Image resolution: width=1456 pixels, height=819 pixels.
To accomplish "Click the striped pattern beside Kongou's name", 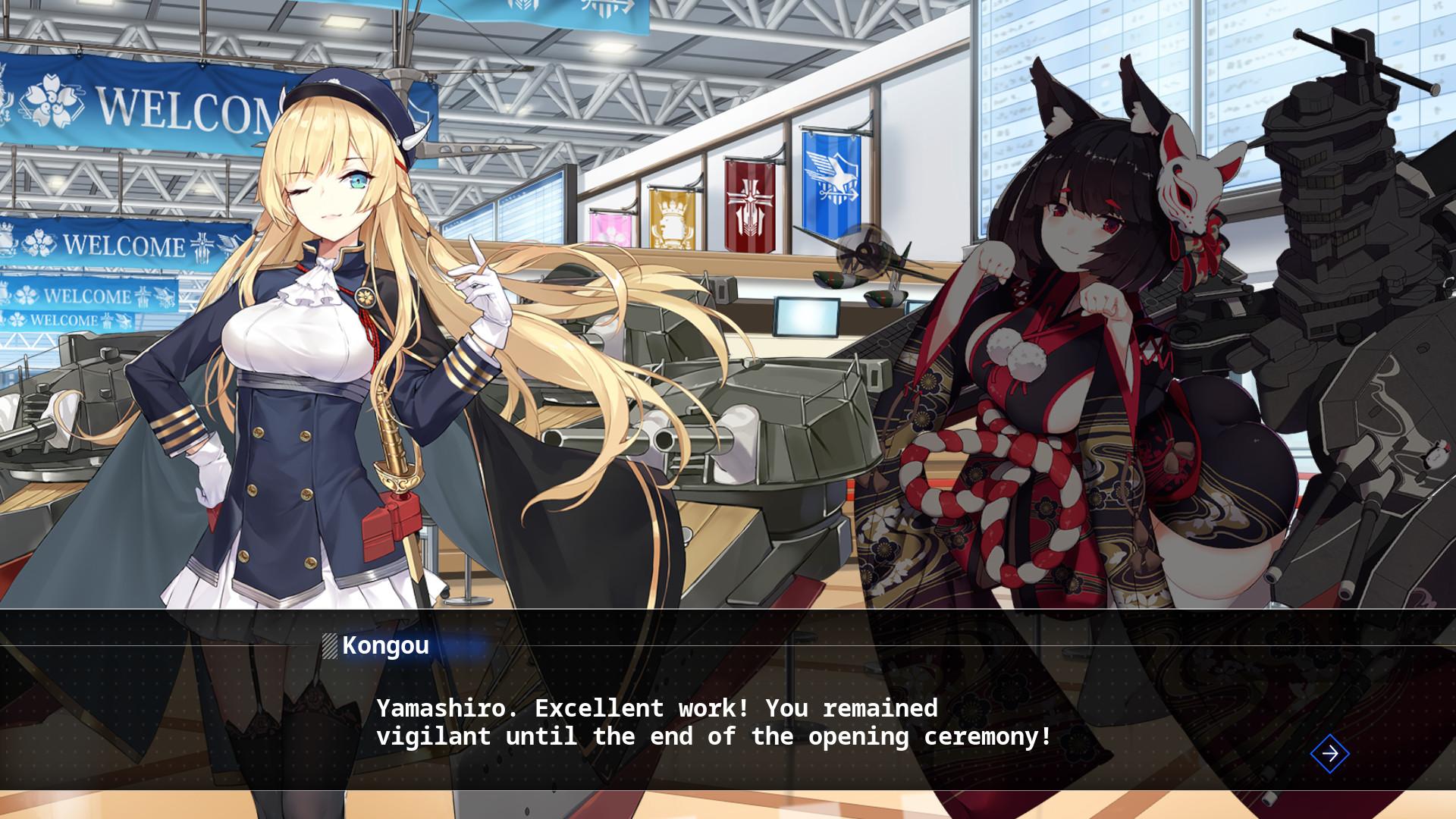I will pos(330,647).
